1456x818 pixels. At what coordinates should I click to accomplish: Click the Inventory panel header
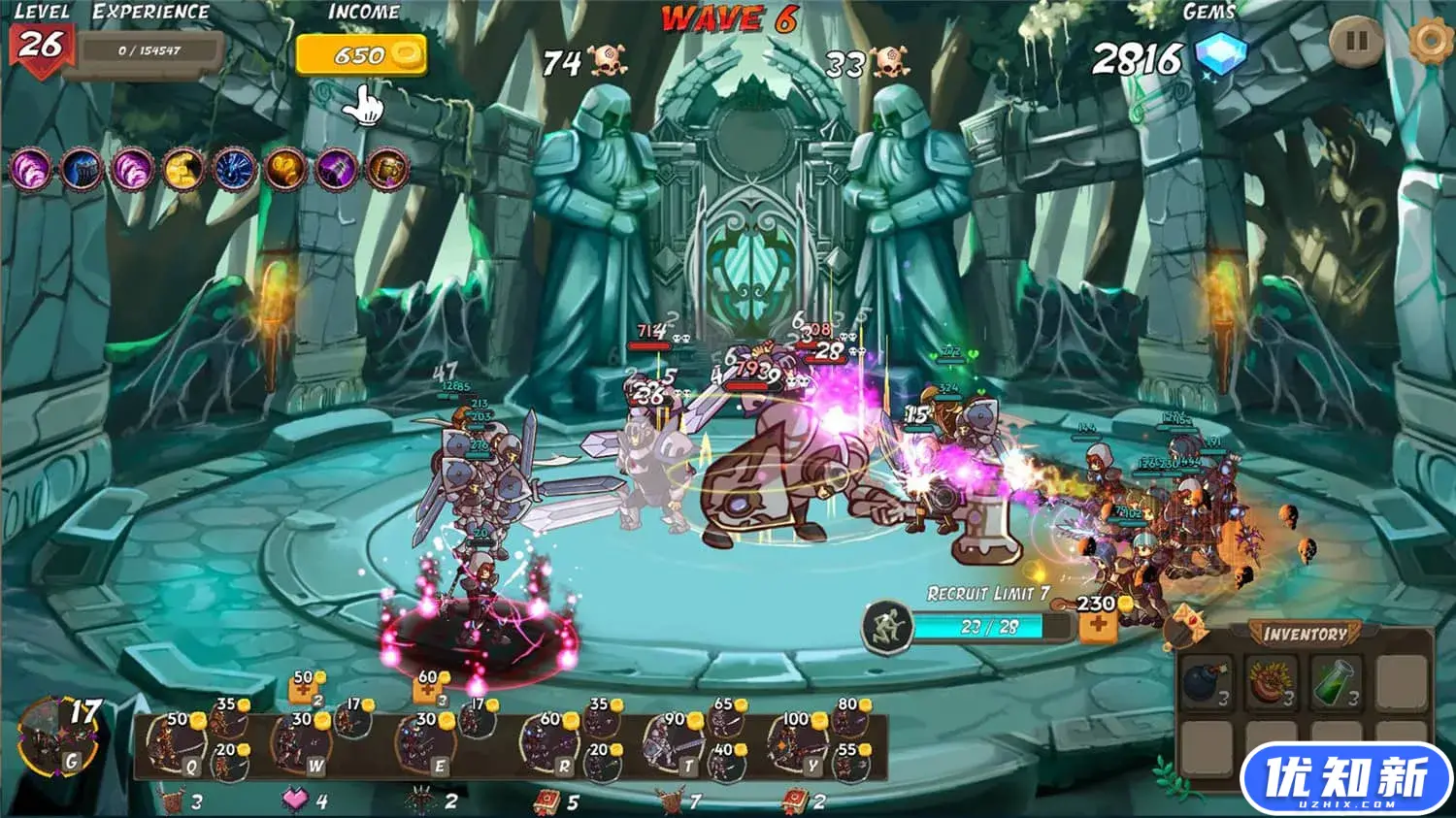[x=1305, y=635]
